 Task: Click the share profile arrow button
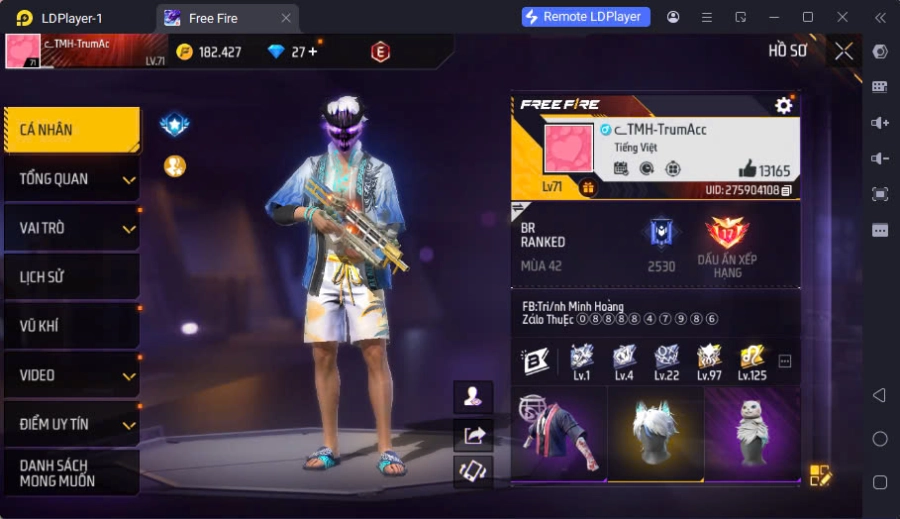click(473, 434)
